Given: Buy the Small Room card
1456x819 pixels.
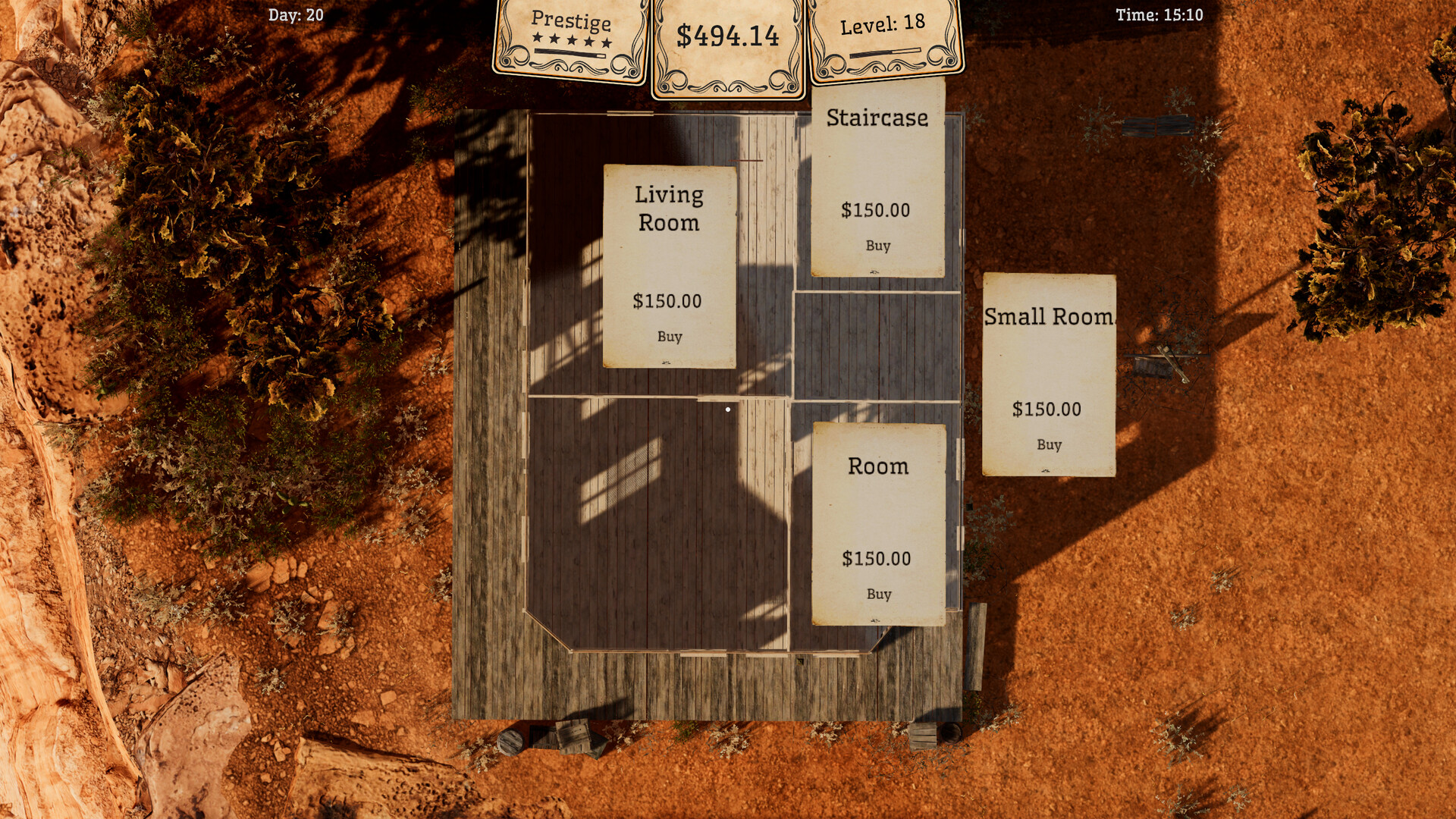Looking at the screenshot, I should 1049,445.
